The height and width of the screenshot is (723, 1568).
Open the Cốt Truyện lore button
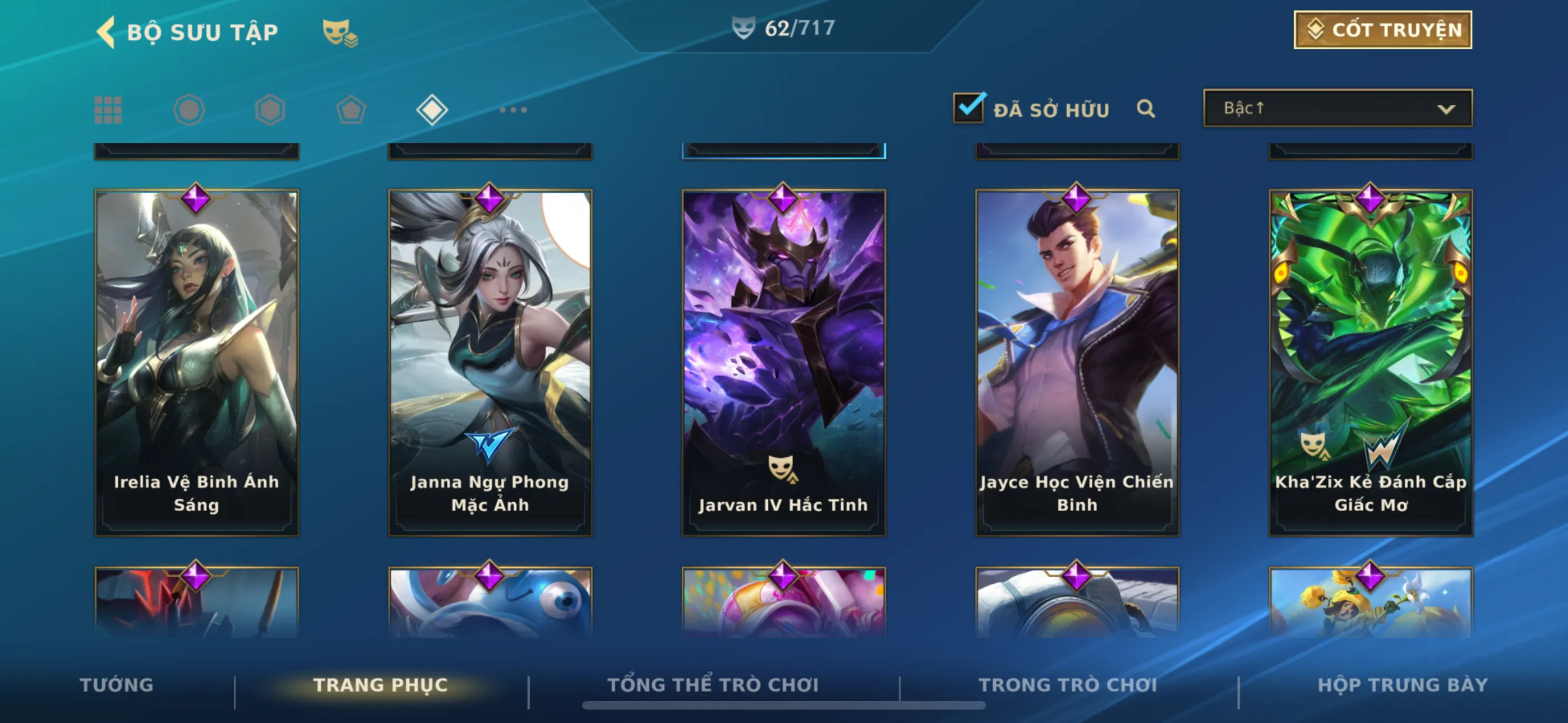click(x=1382, y=30)
